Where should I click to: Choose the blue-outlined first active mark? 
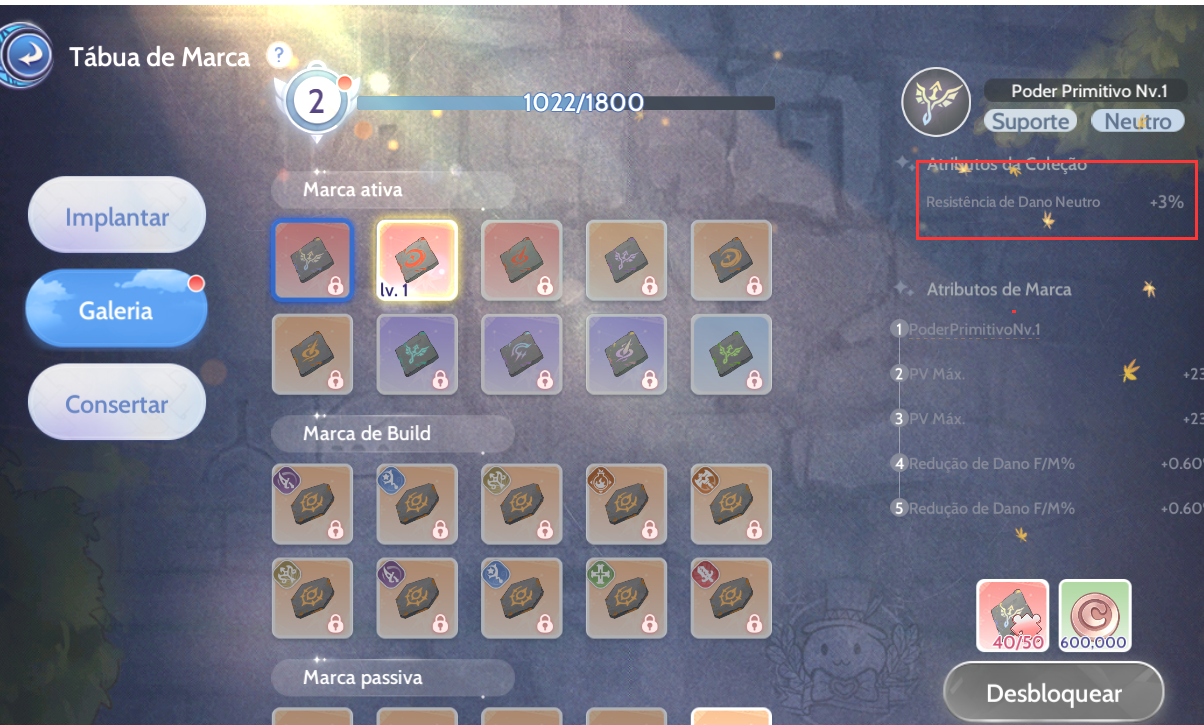click(312, 260)
